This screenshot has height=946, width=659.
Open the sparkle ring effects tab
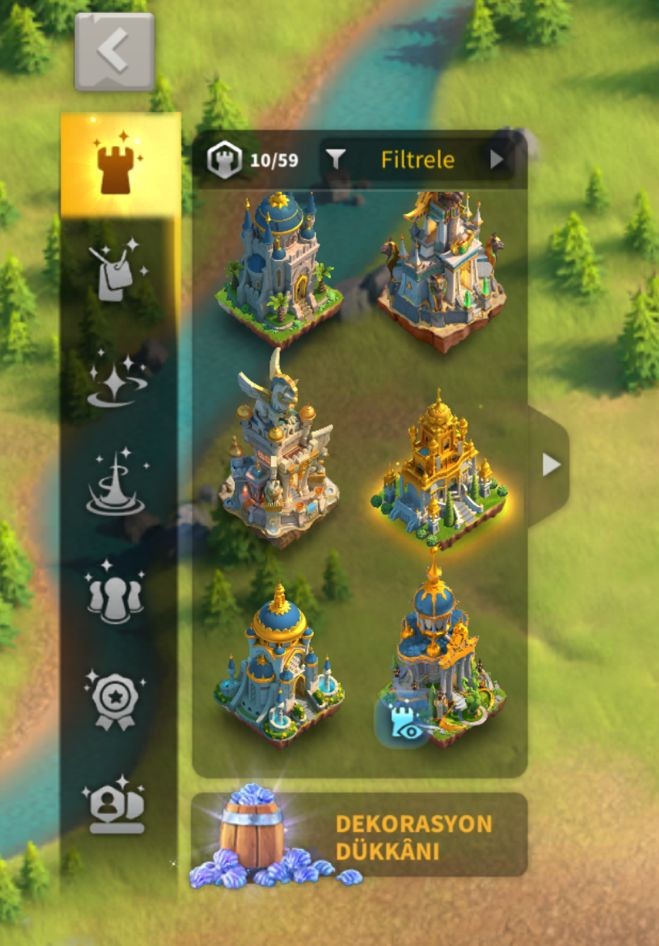[x=117, y=381]
